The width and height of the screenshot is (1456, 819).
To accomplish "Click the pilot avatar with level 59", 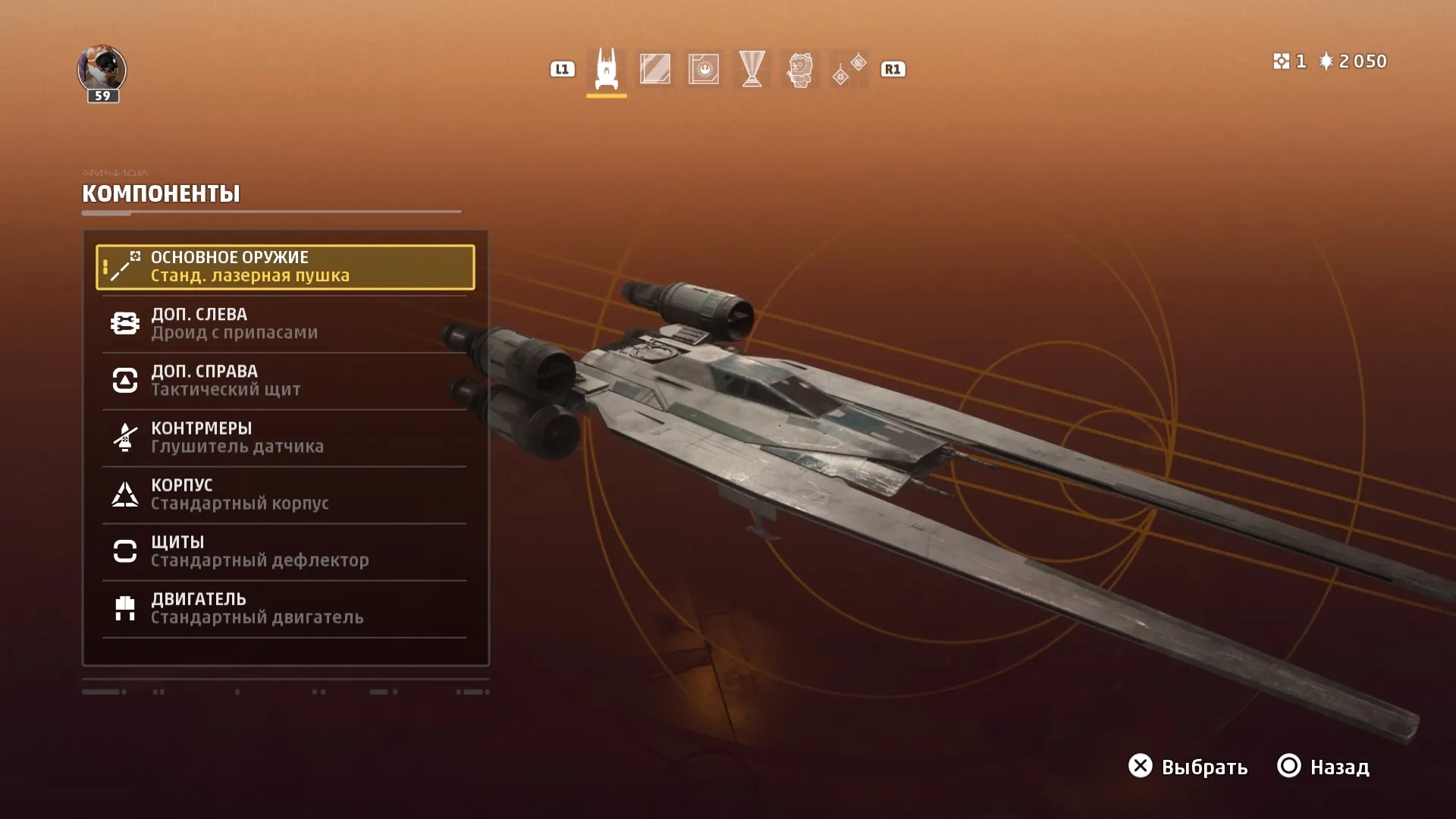I will [102, 71].
